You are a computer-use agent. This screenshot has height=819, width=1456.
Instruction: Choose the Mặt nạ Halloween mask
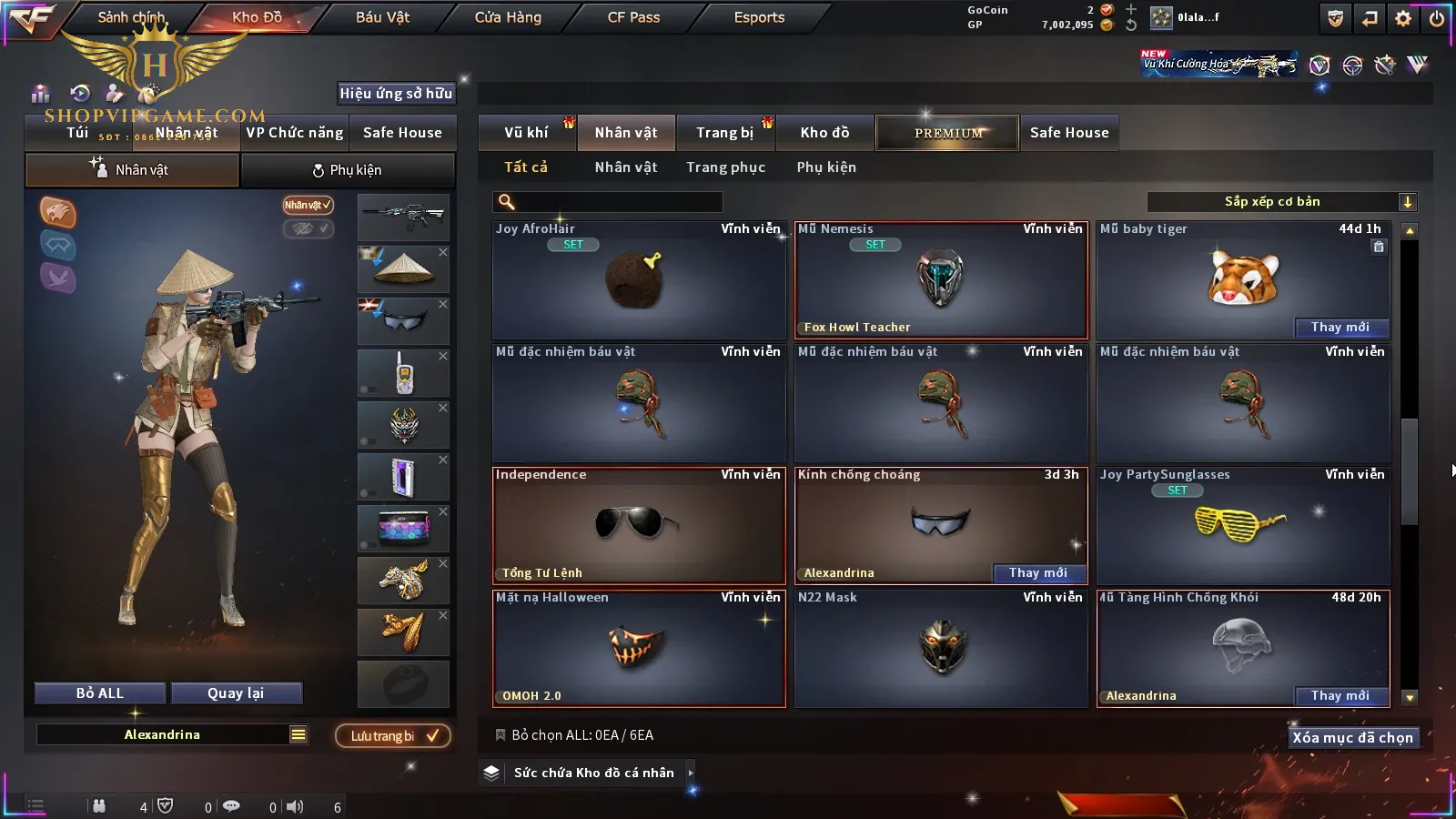pos(638,649)
